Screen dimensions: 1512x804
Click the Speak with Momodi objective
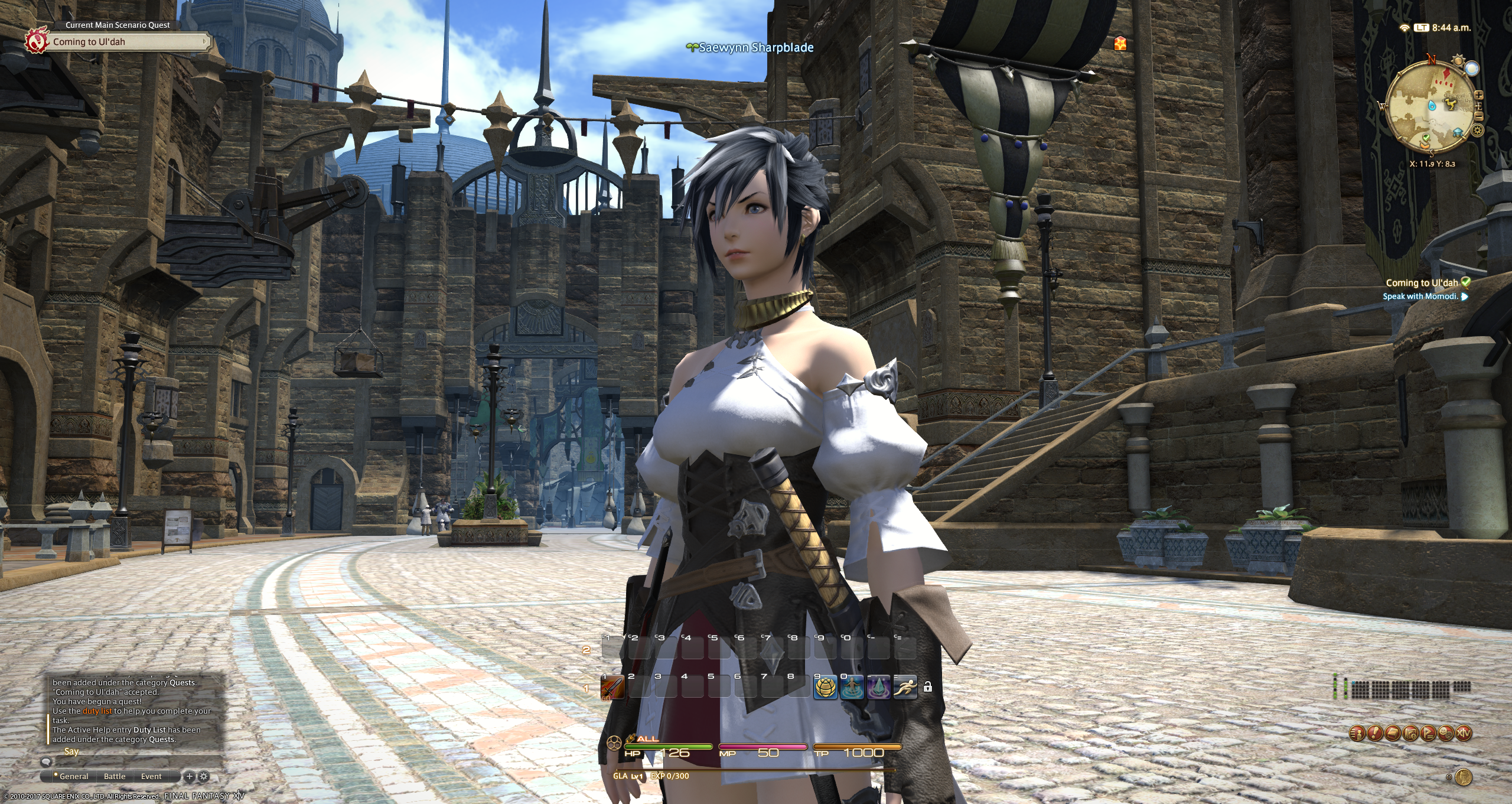click(x=1420, y=297)
